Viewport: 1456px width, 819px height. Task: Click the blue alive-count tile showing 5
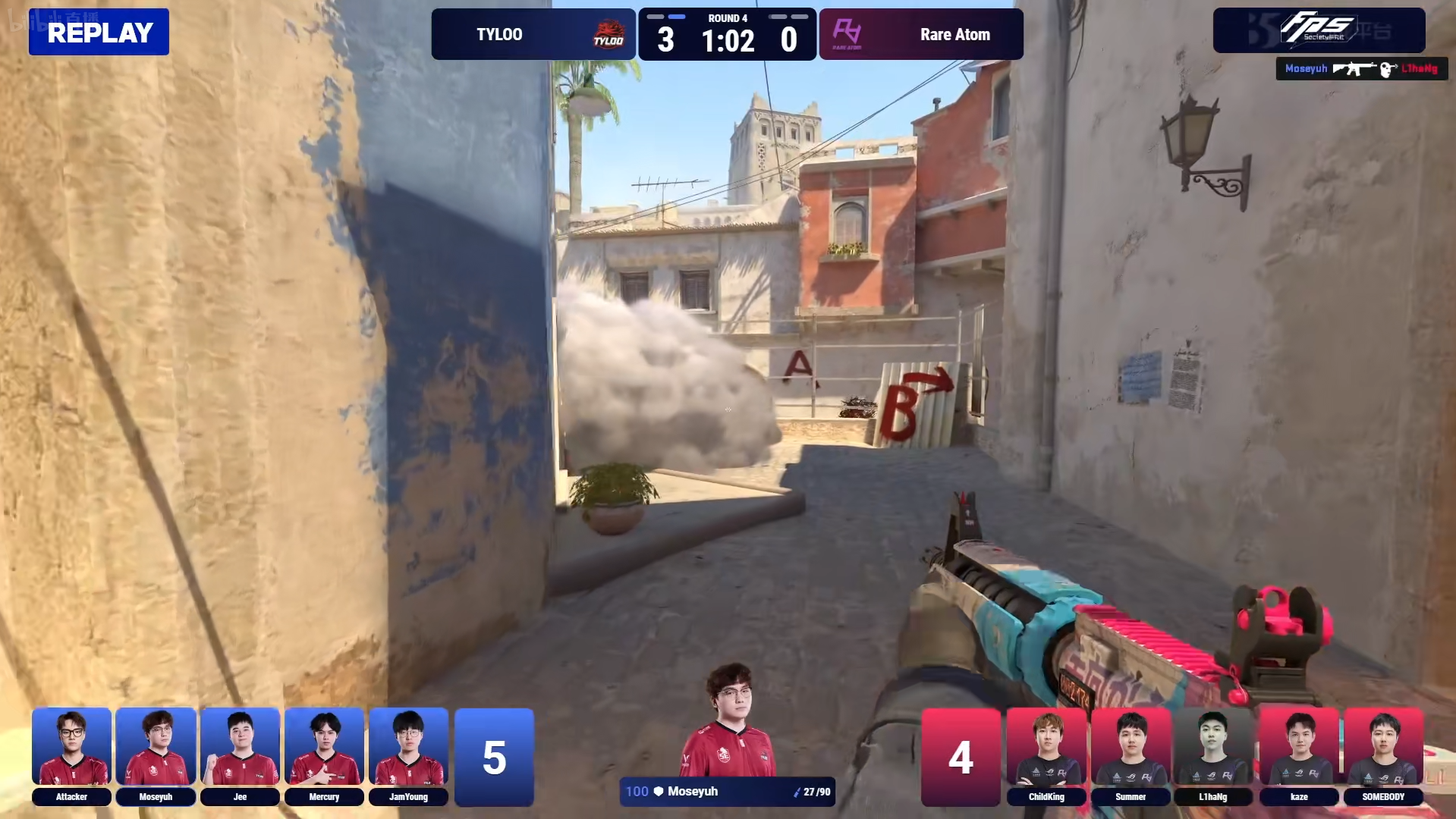pyautogui.click(x=494, y=757)
